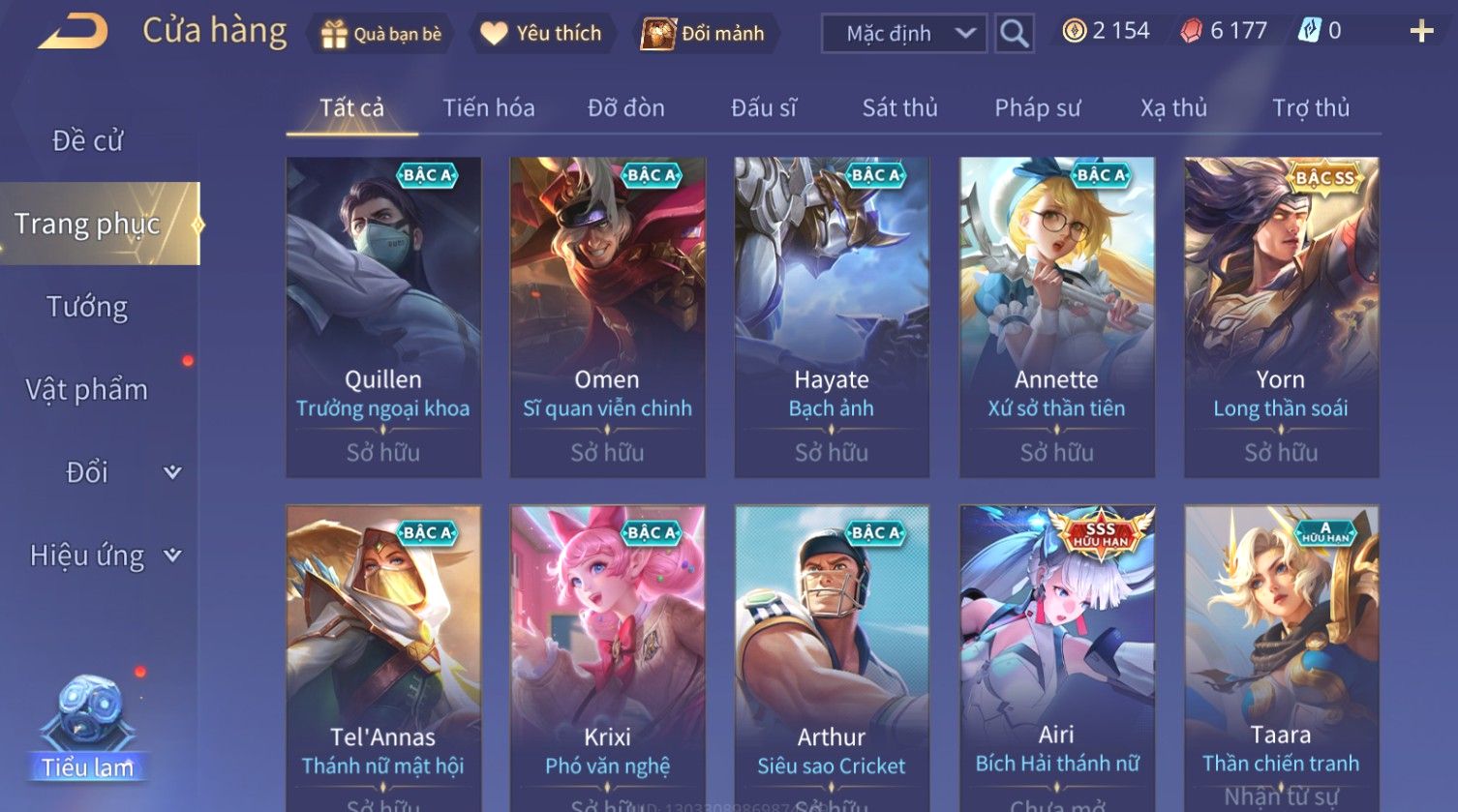
Task: Select the Đỡ đòn tab
Action: 625,108
